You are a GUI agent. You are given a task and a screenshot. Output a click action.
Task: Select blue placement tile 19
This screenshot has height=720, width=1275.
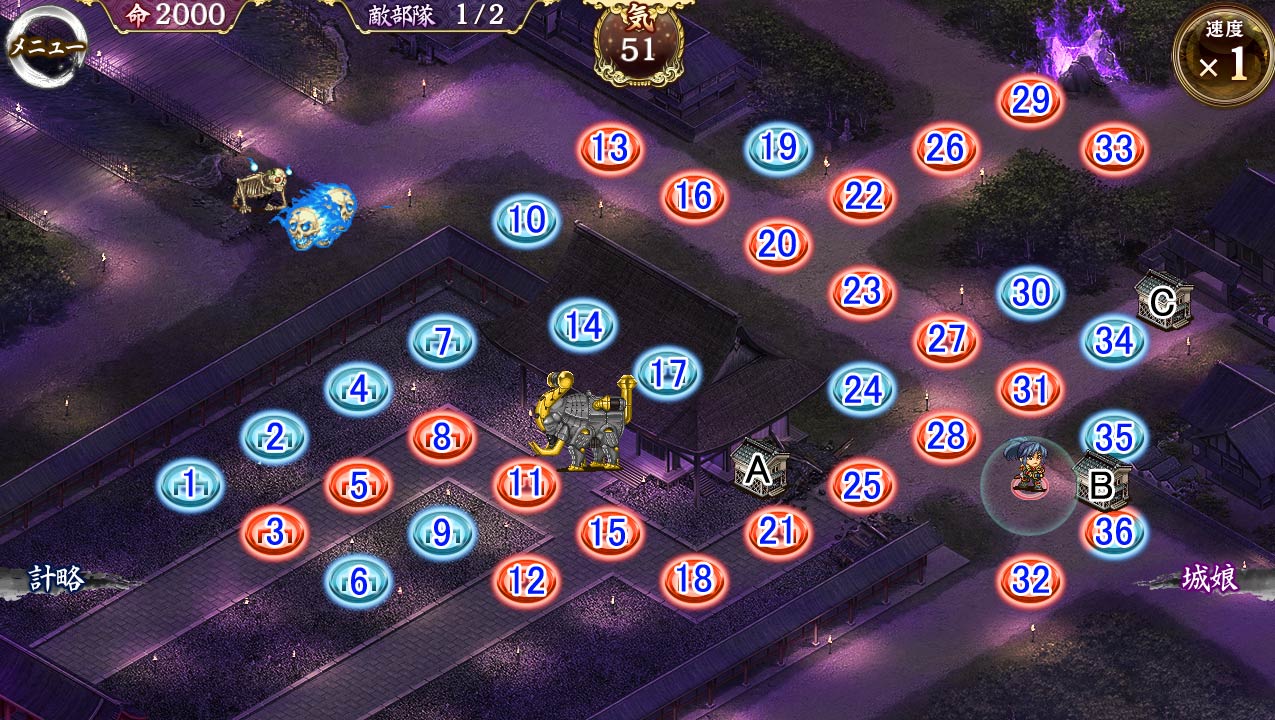(x=777, y=149)
